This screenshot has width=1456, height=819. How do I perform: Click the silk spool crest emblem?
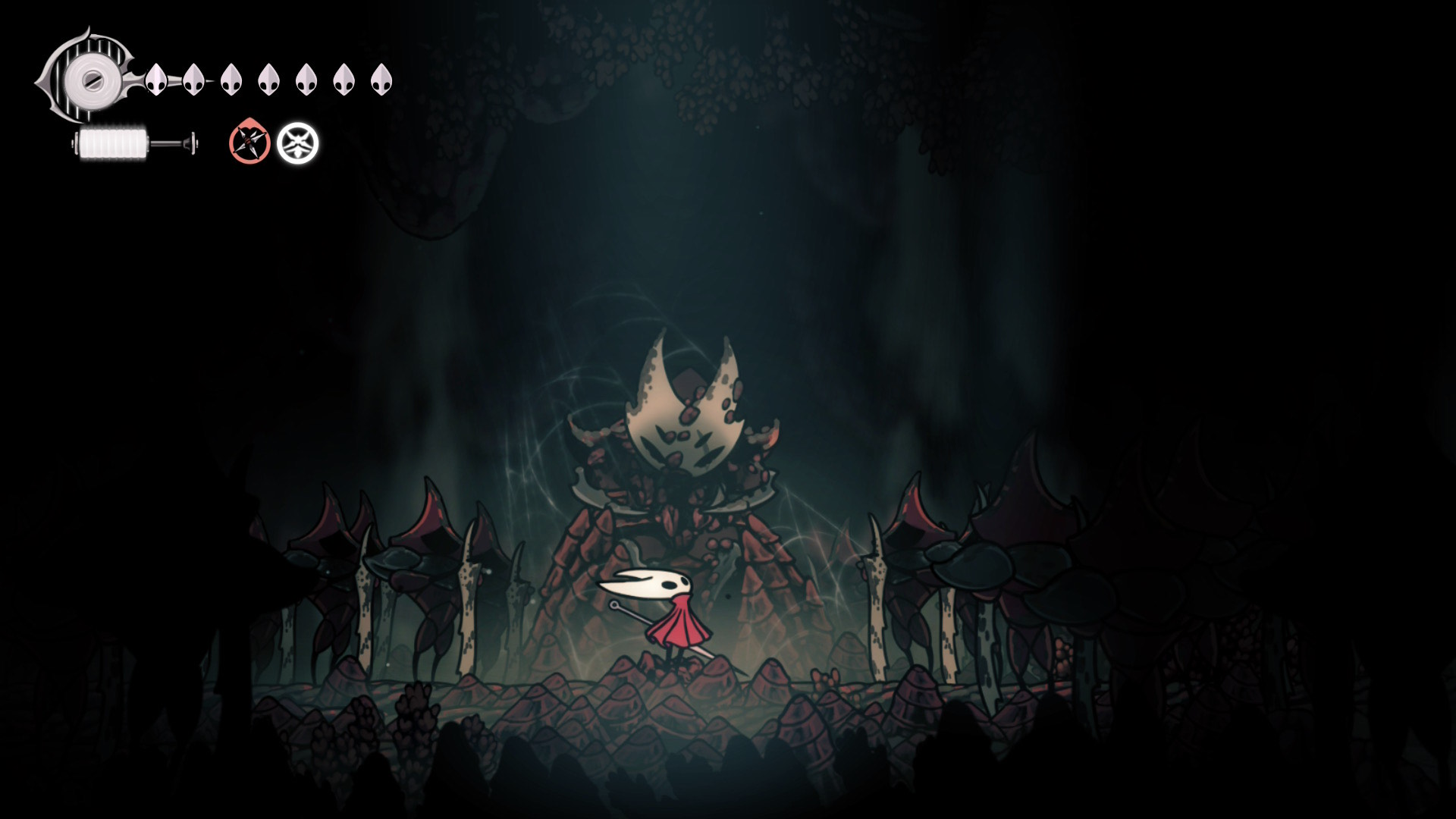[x=89, y=77]
